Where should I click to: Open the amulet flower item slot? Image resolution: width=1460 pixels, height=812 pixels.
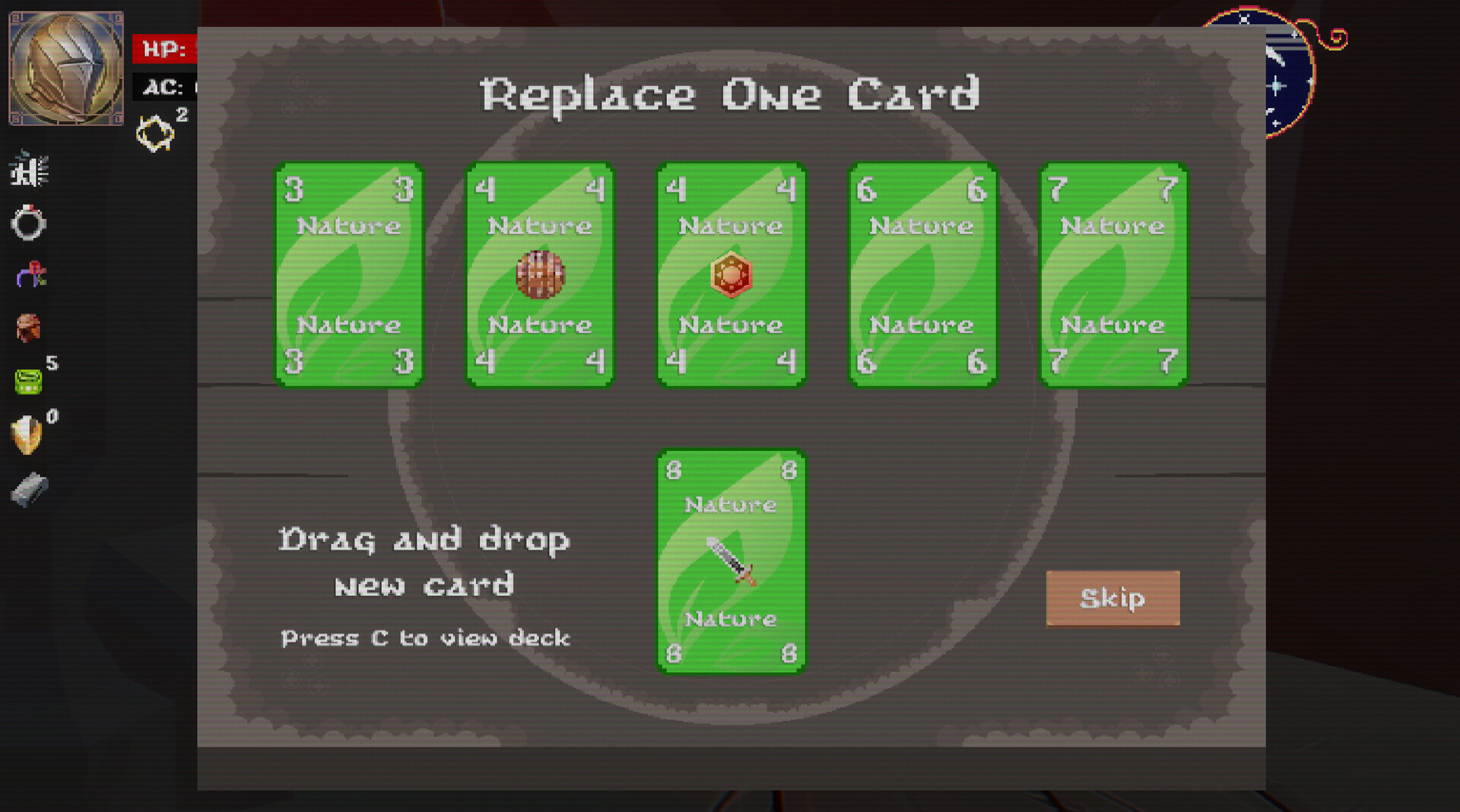click(29, 275)
